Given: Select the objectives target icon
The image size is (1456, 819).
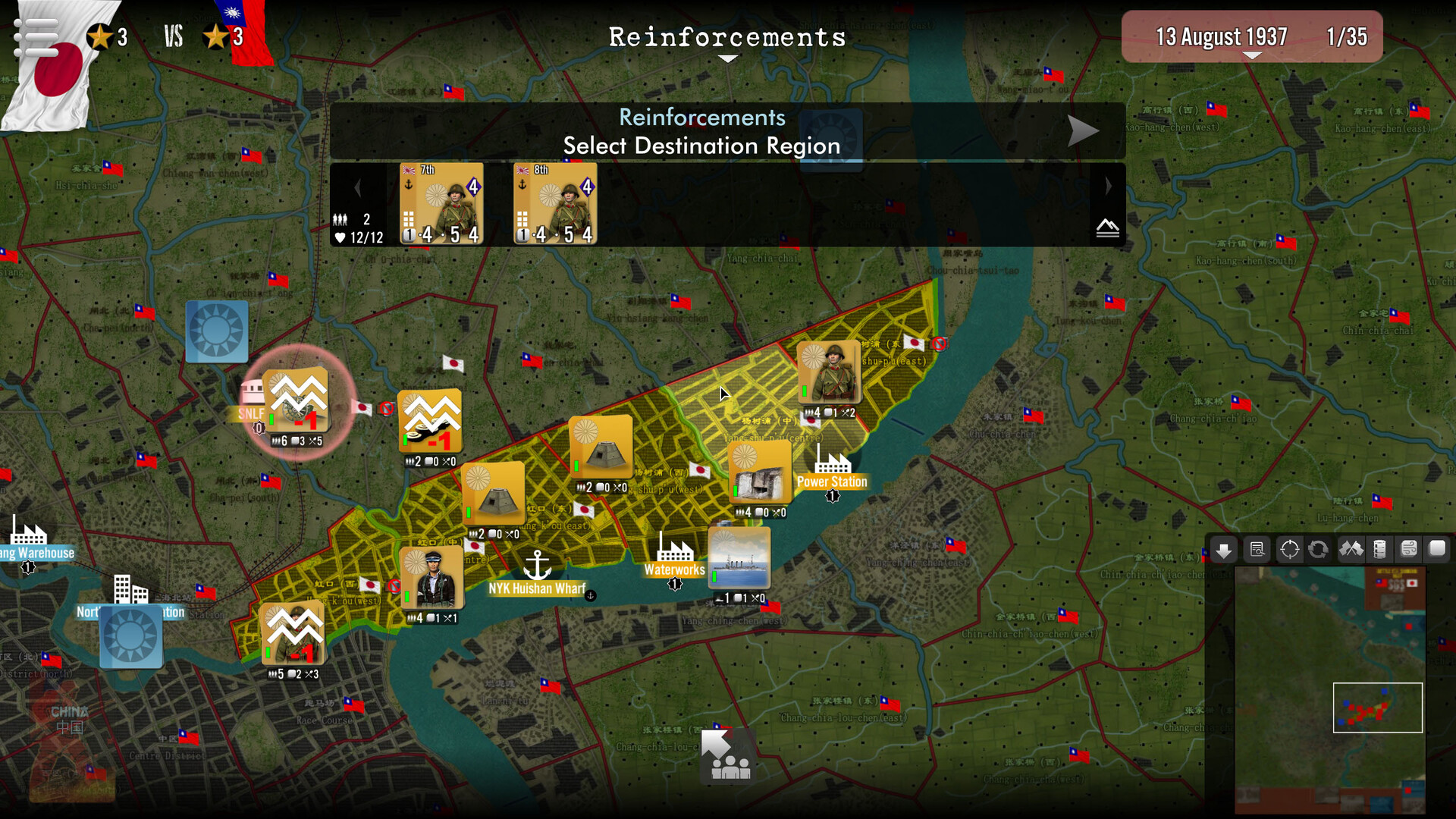Looking at the screenshot, I should [1289, 548].
